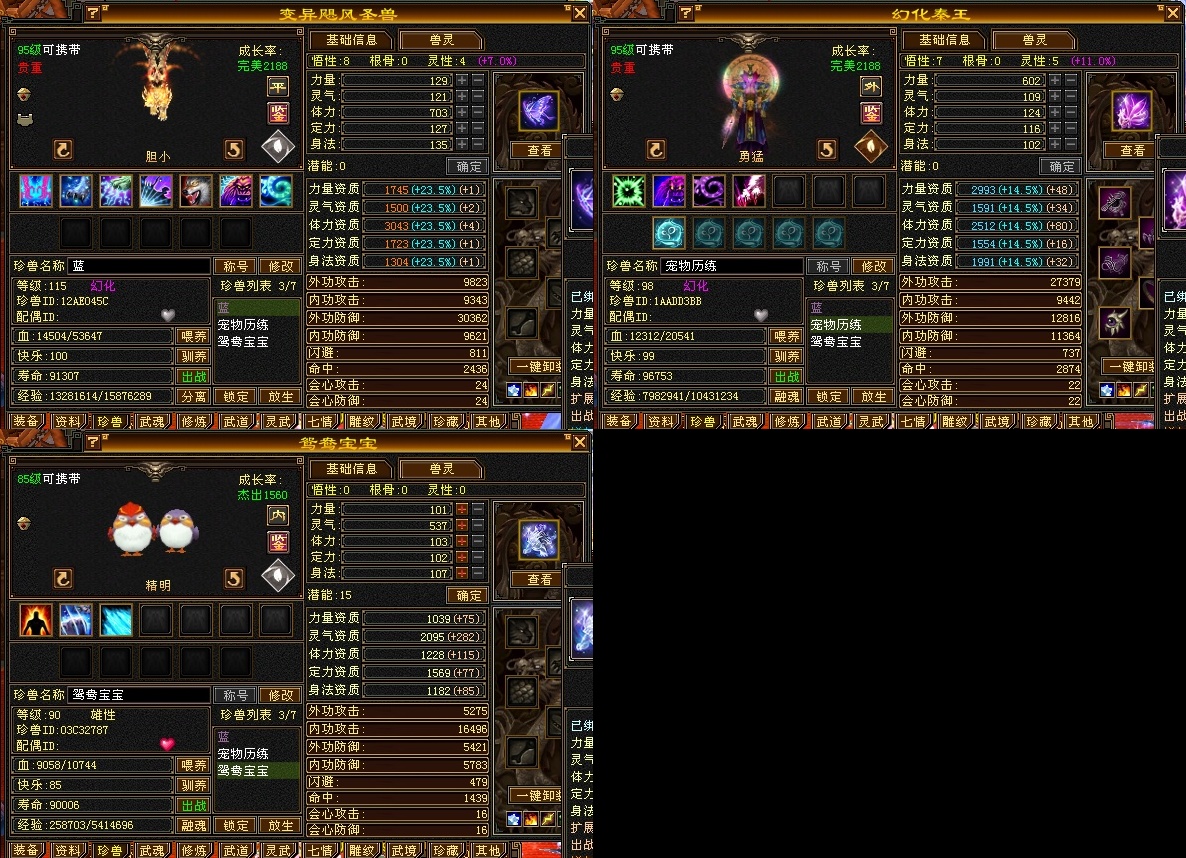This screenshot has width=1186, height=858.
Task: Open the help button in 幻化秦王 title bar
Action: 685,13
